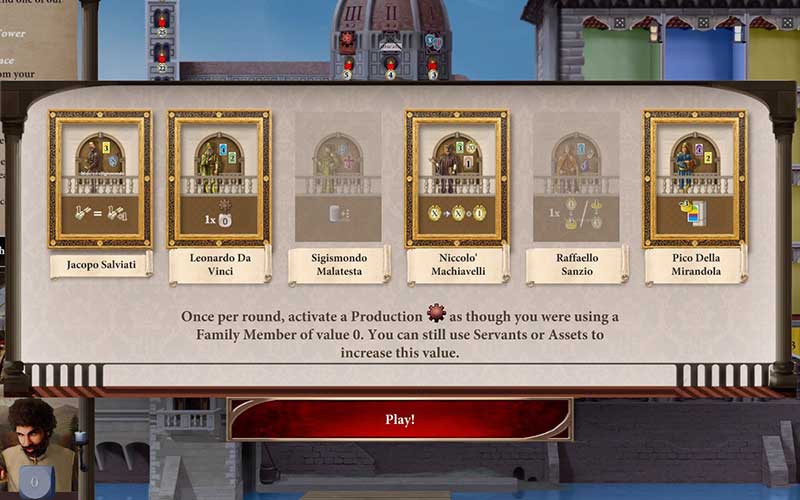Choose the Raffaello Sanzio leader card
The height and width of the screenshot is (500, 800).
[x=576, y=179]
